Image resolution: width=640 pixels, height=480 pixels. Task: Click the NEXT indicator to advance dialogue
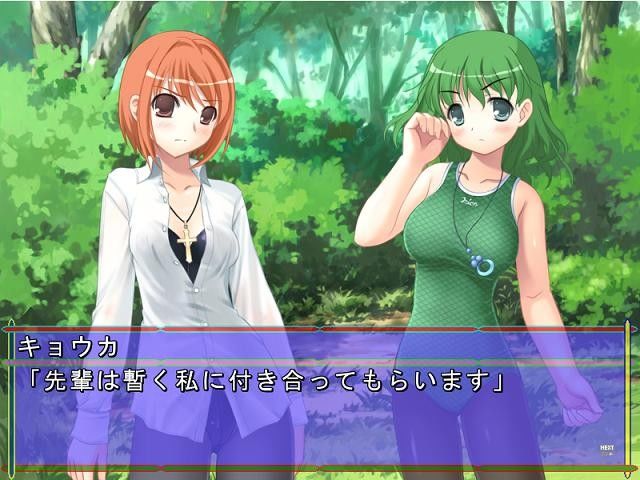606,449
